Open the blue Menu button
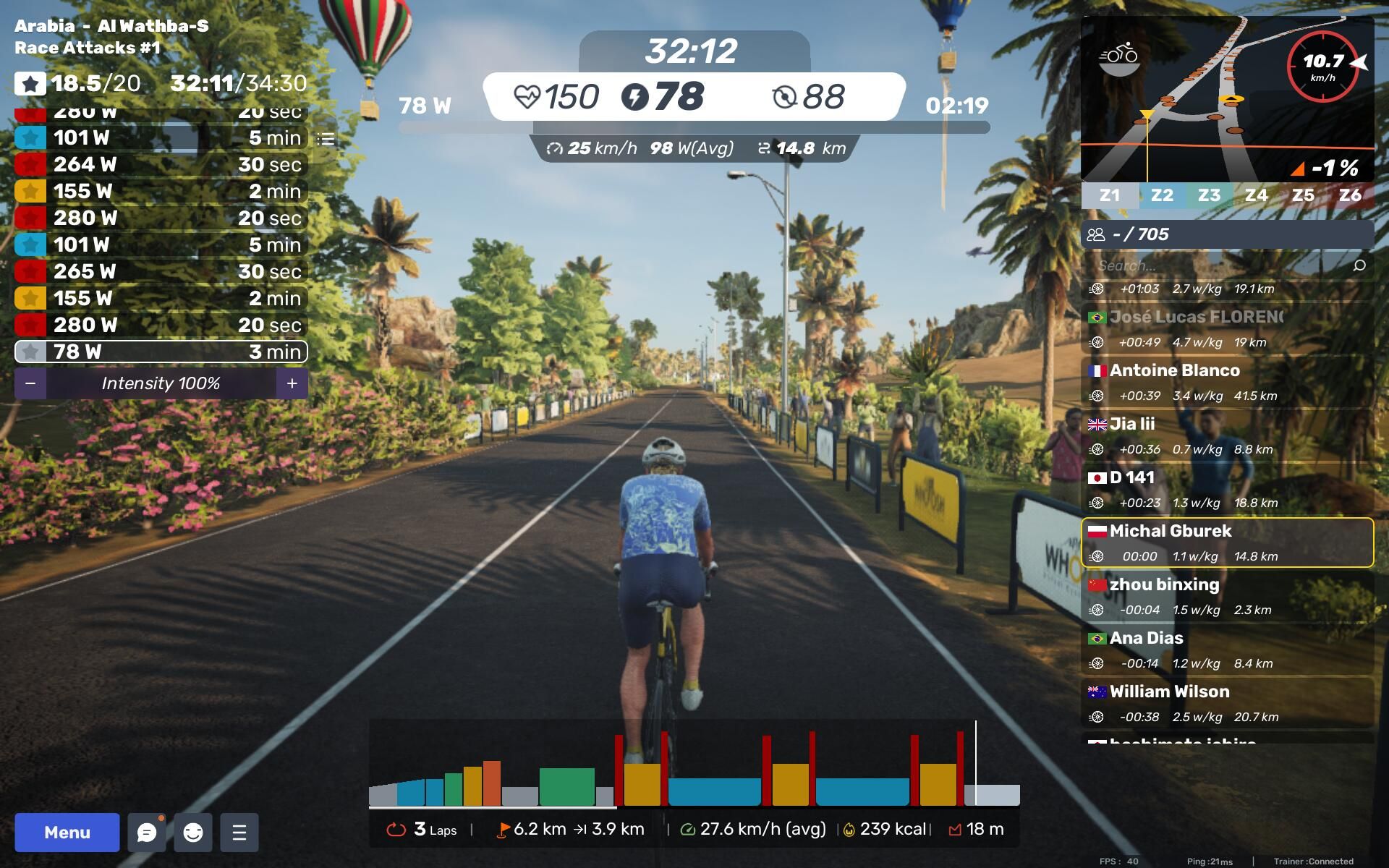1389x868 pixels. [x=67, y=832]
